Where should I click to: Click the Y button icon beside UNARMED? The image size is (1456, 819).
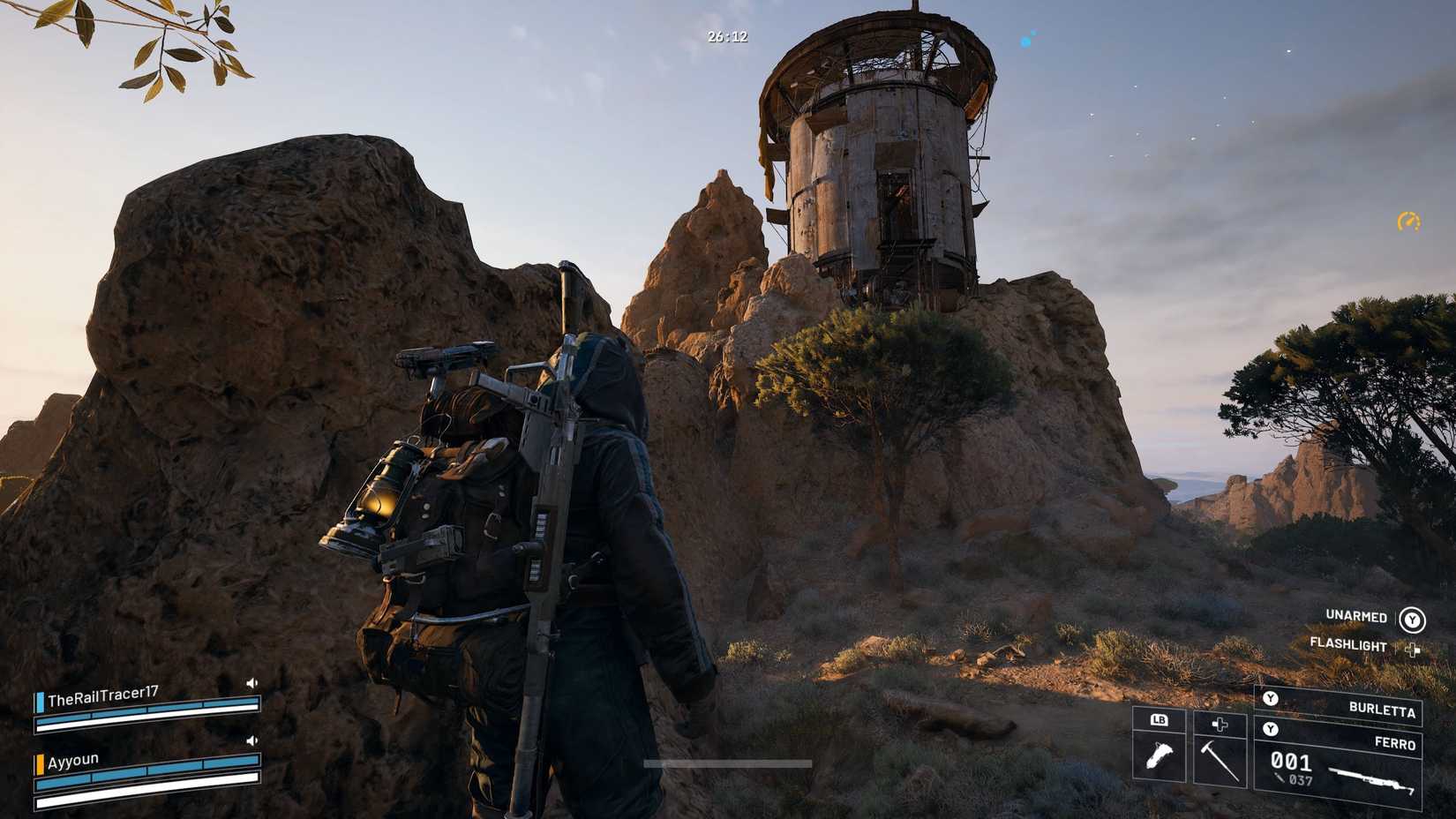1412,620
